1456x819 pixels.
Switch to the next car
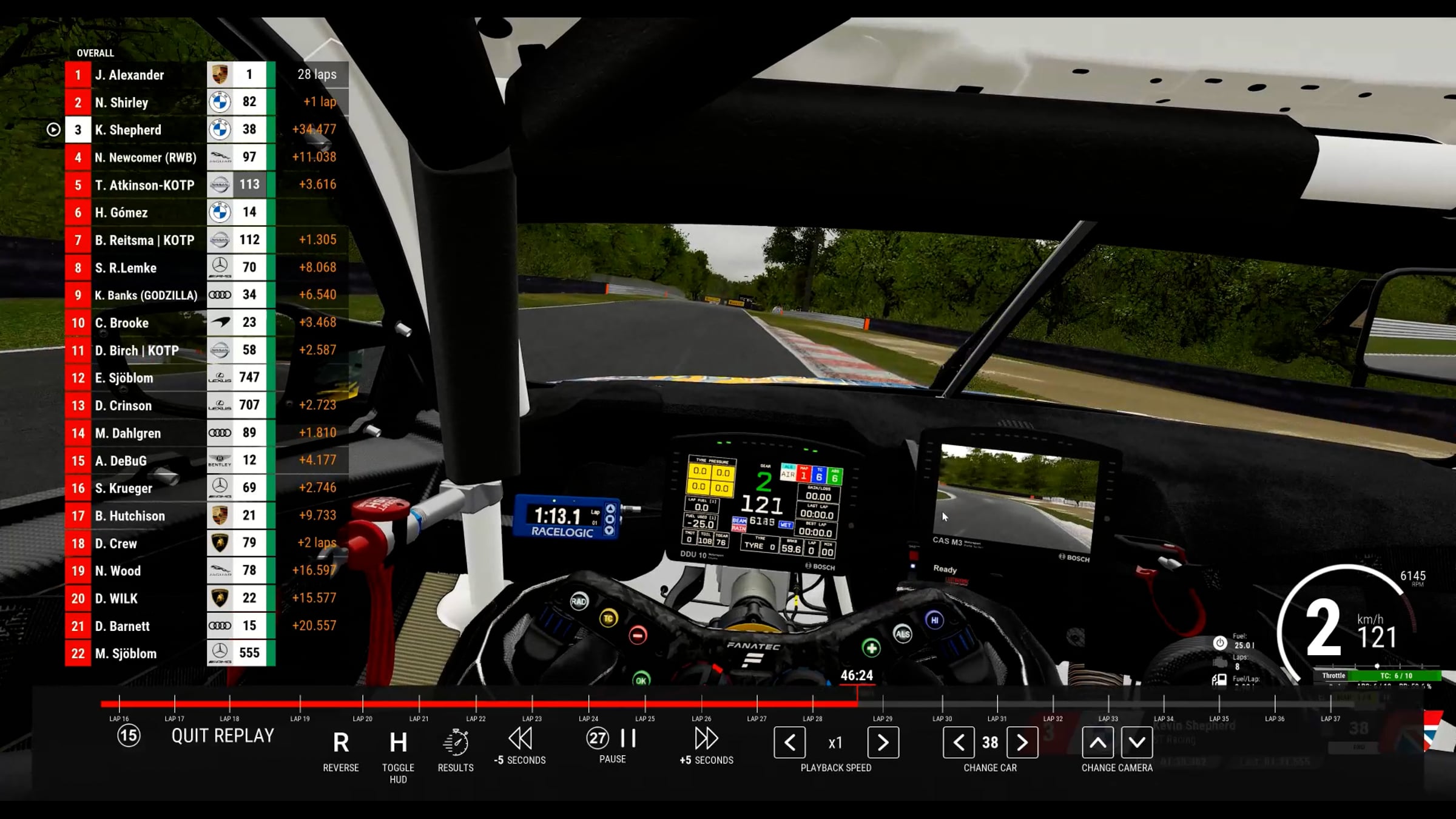1022,743
